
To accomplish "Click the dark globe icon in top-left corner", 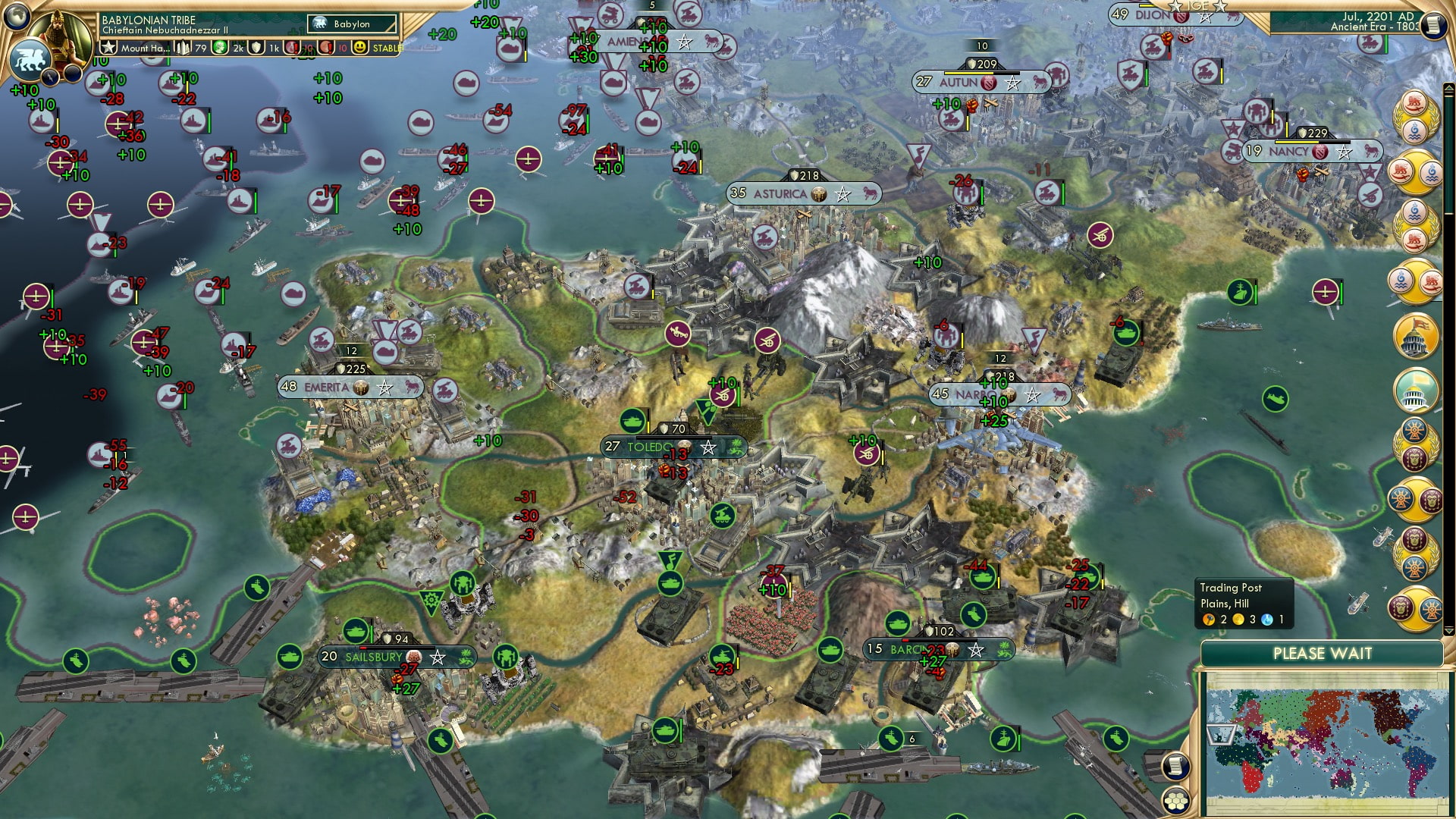I will pyautogui.click(x=15, y=14).
